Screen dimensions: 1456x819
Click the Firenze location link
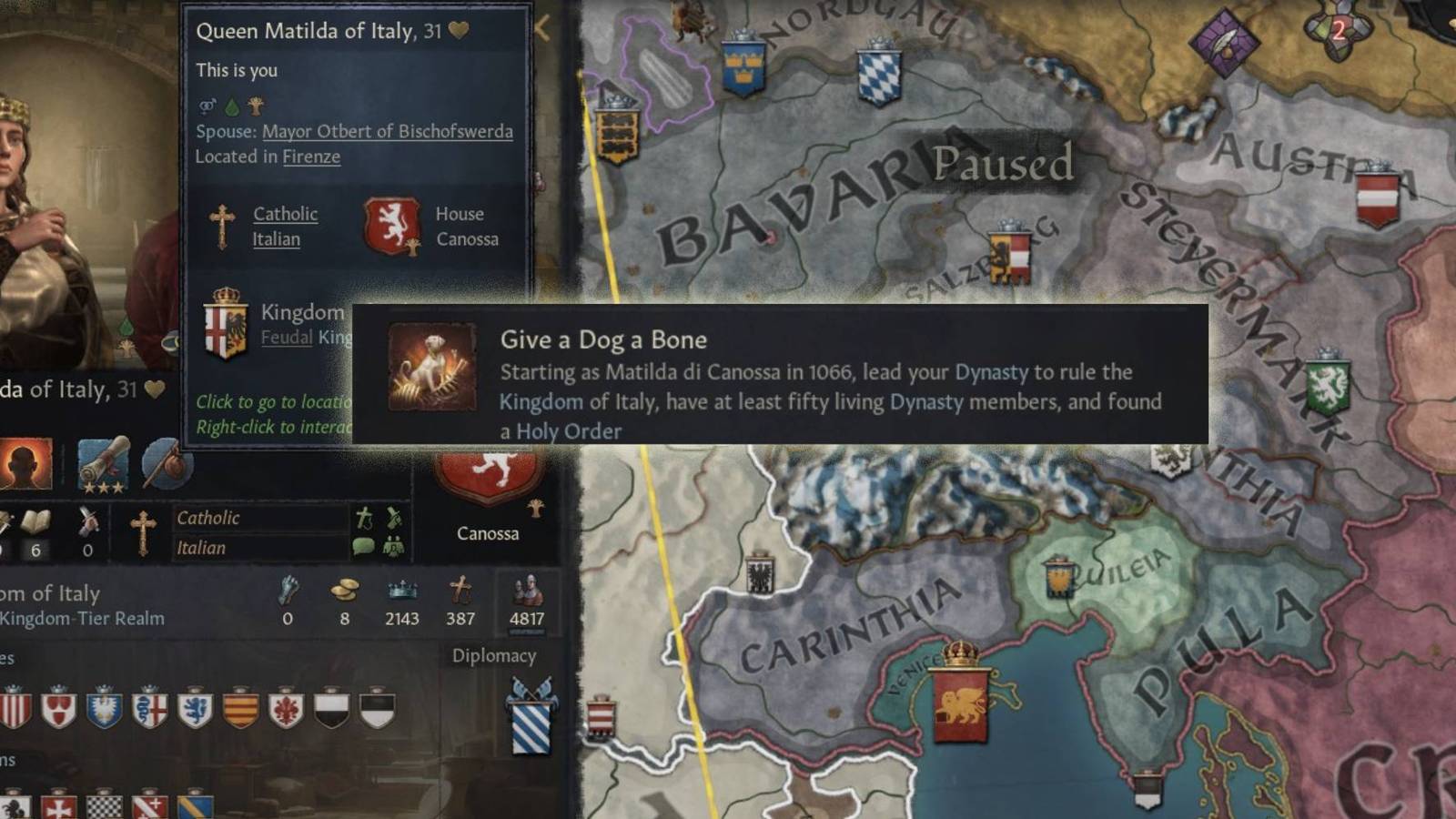(x=312, y=157)
